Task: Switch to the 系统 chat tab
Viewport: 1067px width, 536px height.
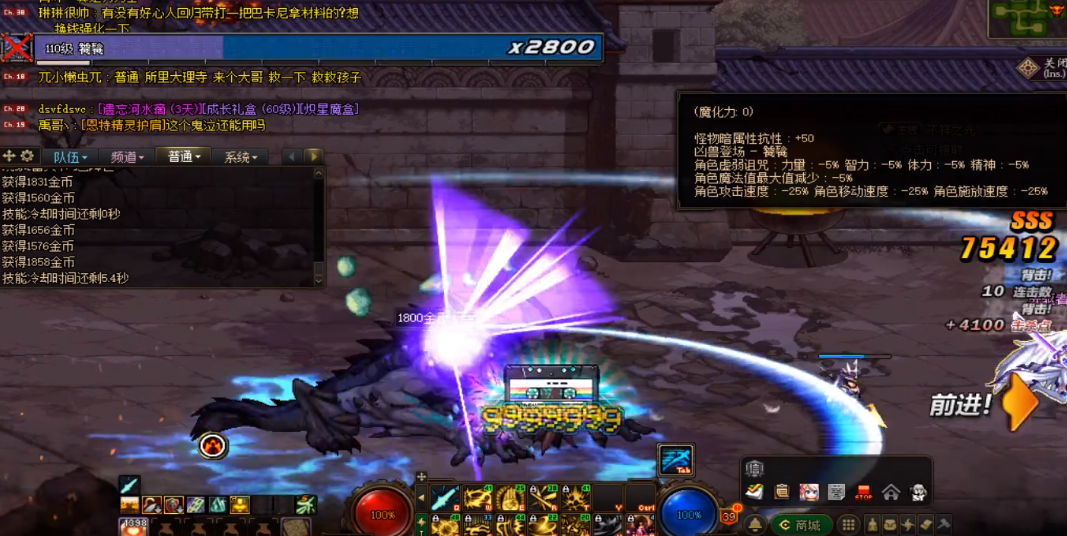Action: [x=241, y=157]
